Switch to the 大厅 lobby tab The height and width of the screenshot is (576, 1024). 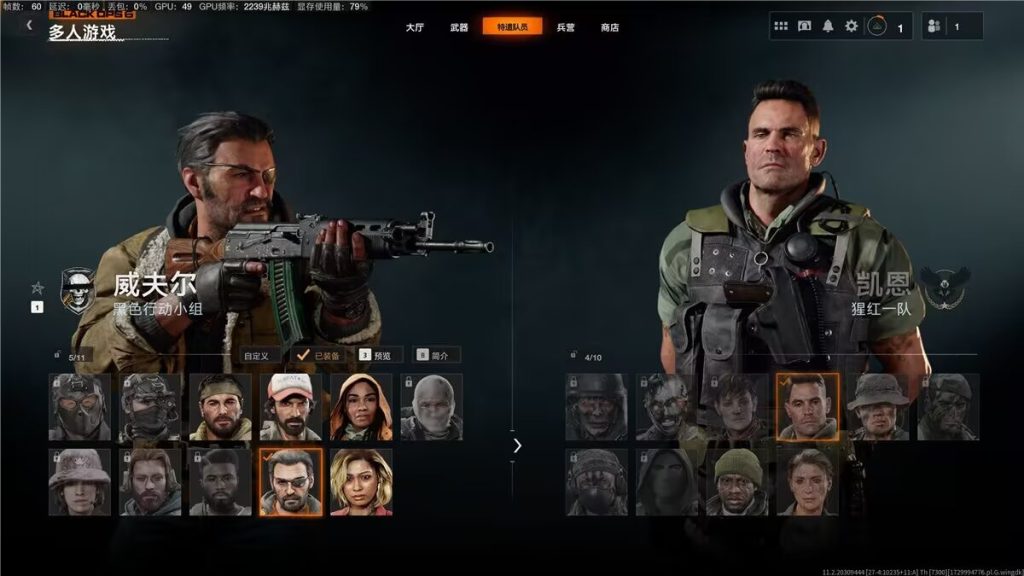point(414,27)
